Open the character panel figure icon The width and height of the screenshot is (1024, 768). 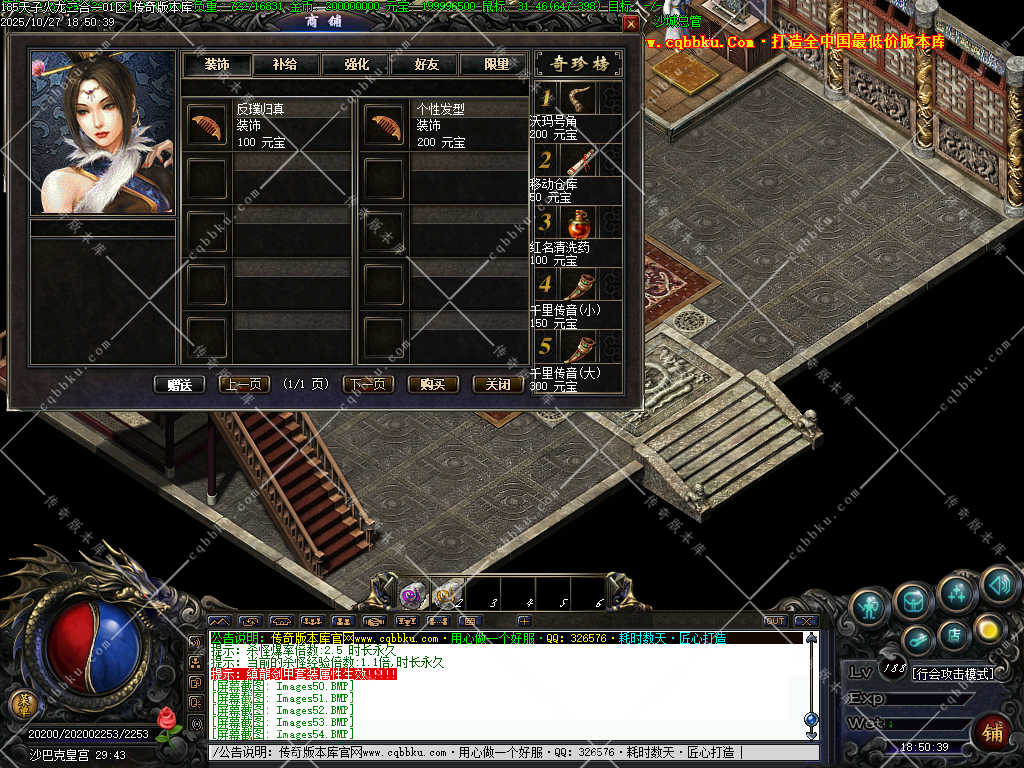tap(870, 606)
